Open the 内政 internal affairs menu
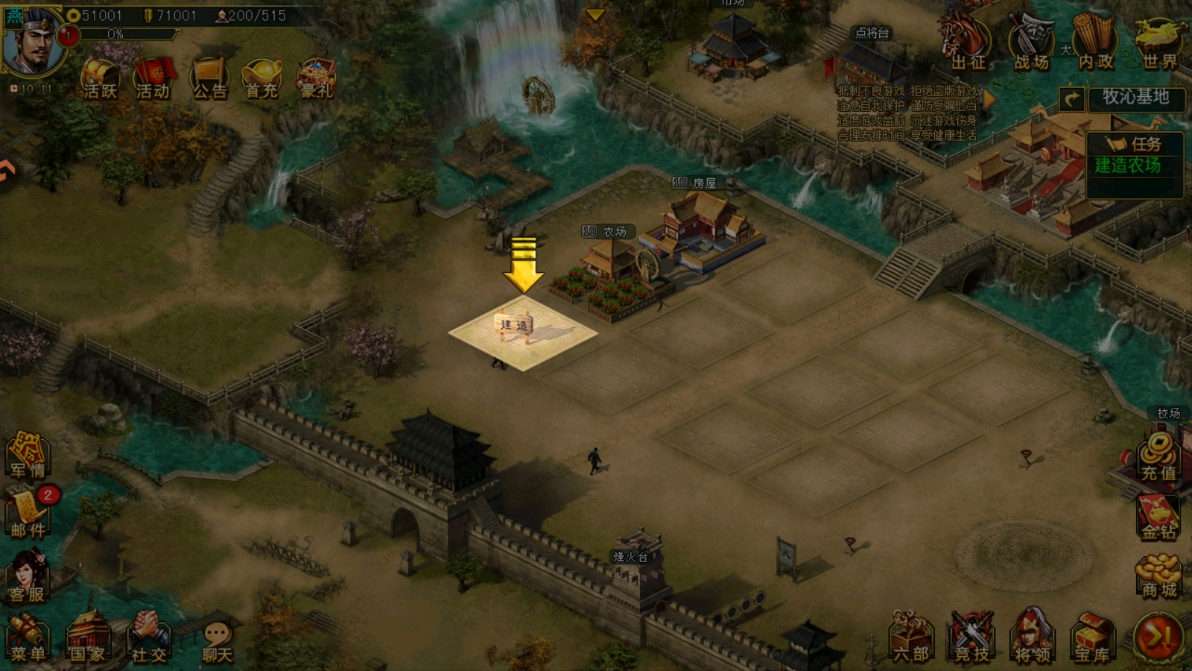This screenshot has height=671, width=1192. 1095,44
